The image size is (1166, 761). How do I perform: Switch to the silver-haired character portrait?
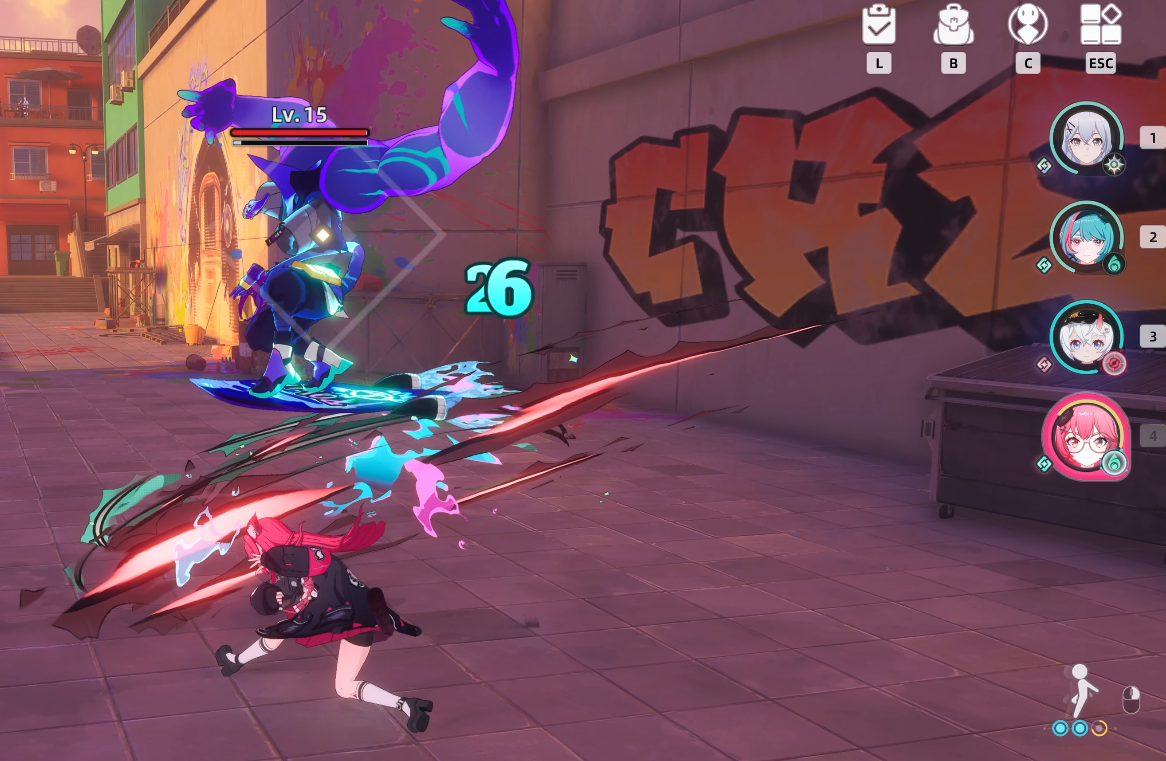pyautogui.click(x=1087, y=140)
